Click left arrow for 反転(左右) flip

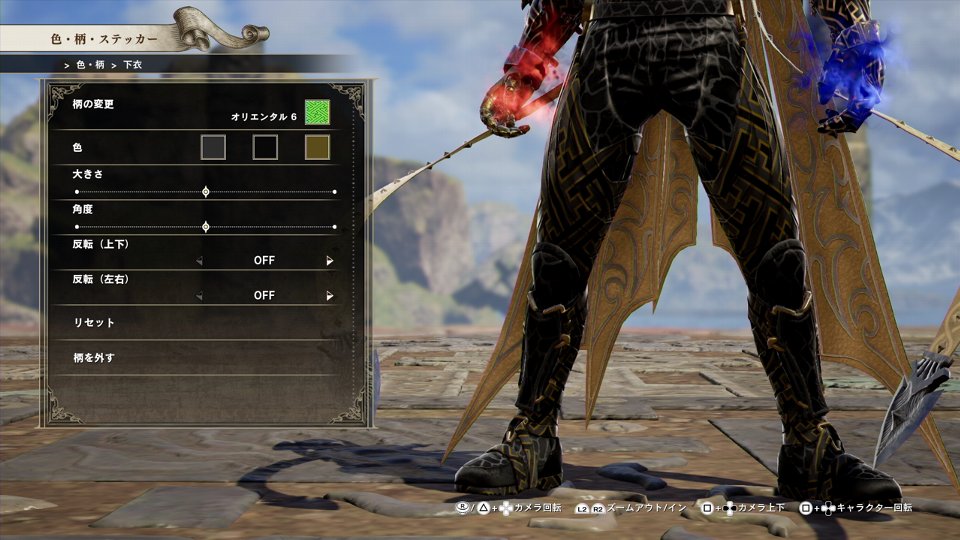coord(199,296)
